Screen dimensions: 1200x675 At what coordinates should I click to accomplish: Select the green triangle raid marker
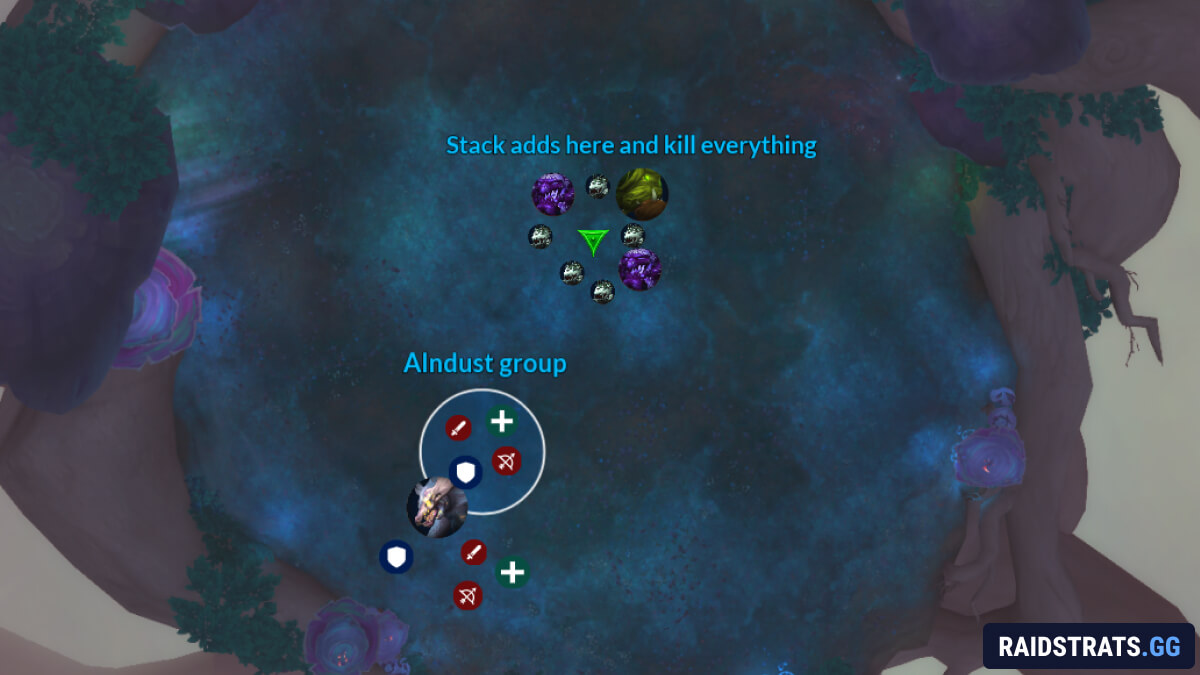pyautogui.click(x=593, y=241)
